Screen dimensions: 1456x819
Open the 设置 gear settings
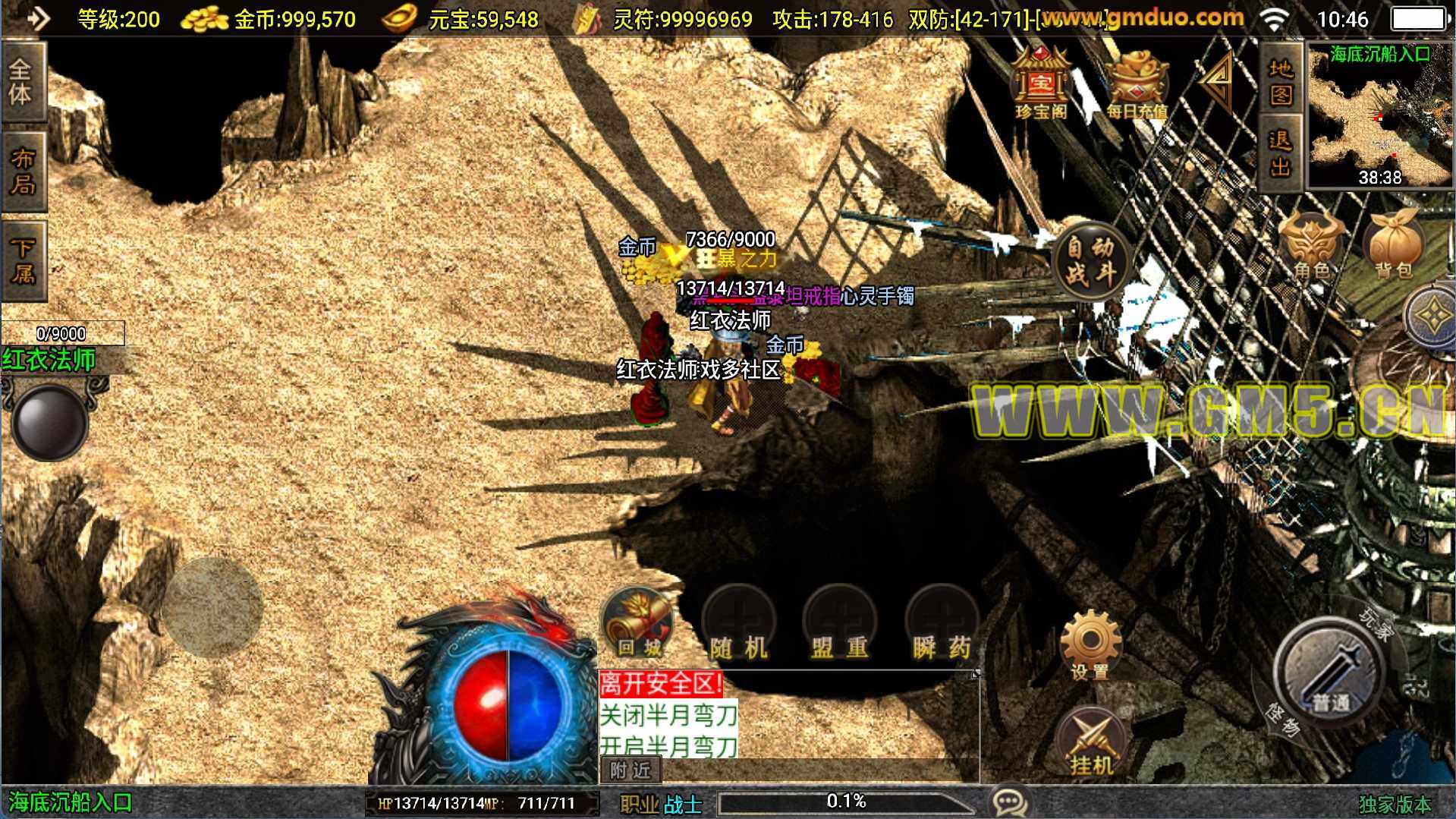pos(1090,644)
